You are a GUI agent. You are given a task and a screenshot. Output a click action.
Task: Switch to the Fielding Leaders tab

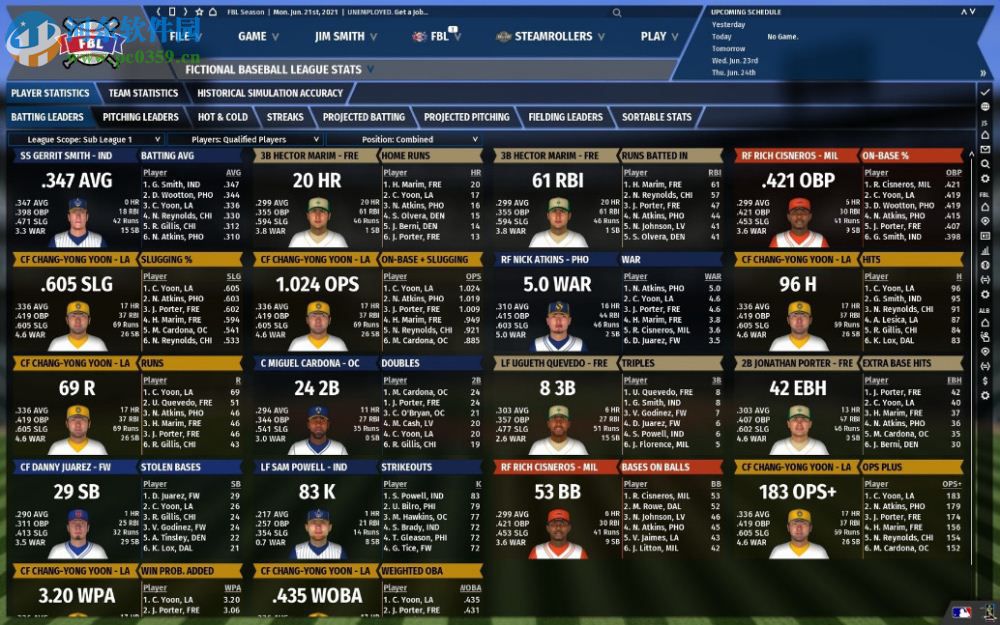tap(565, 117)
